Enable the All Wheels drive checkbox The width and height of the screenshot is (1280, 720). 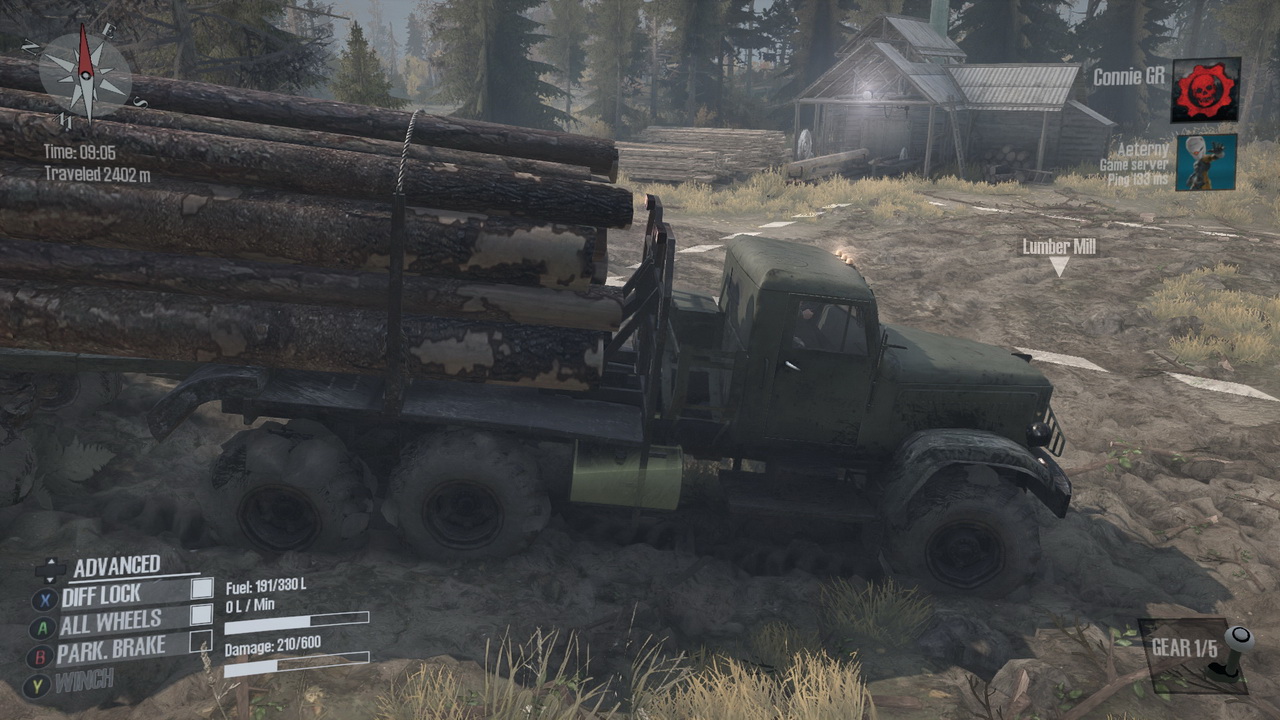click(x=202, y=615)
